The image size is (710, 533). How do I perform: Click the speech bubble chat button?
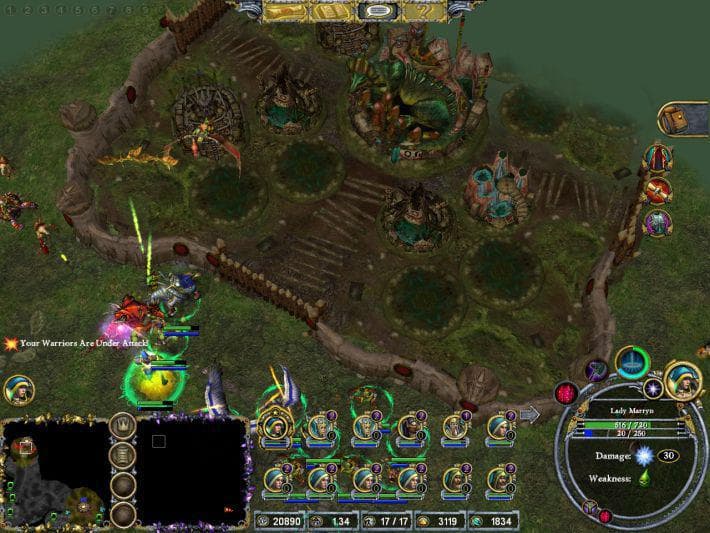point(378,12)
